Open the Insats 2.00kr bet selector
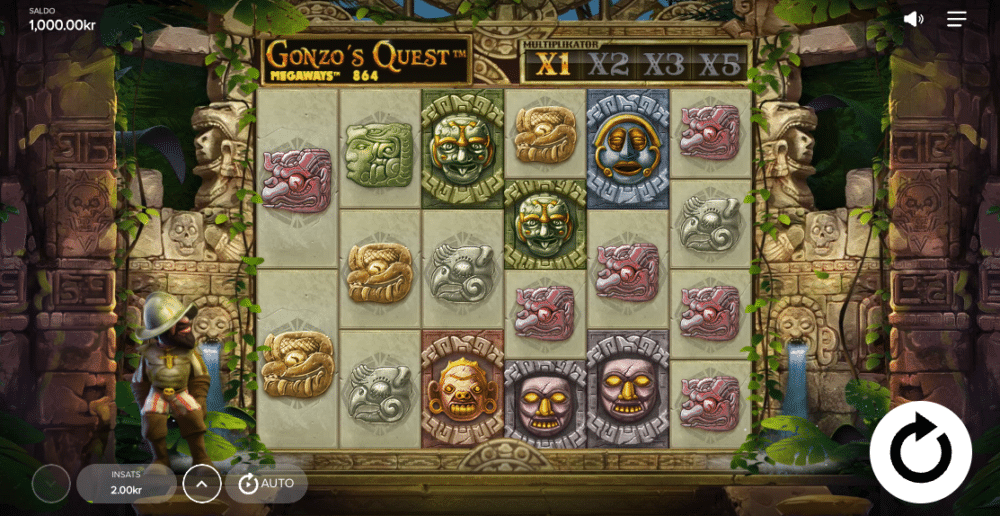Viewport: 1000px width, 516px height. click(x=126, y=483)
